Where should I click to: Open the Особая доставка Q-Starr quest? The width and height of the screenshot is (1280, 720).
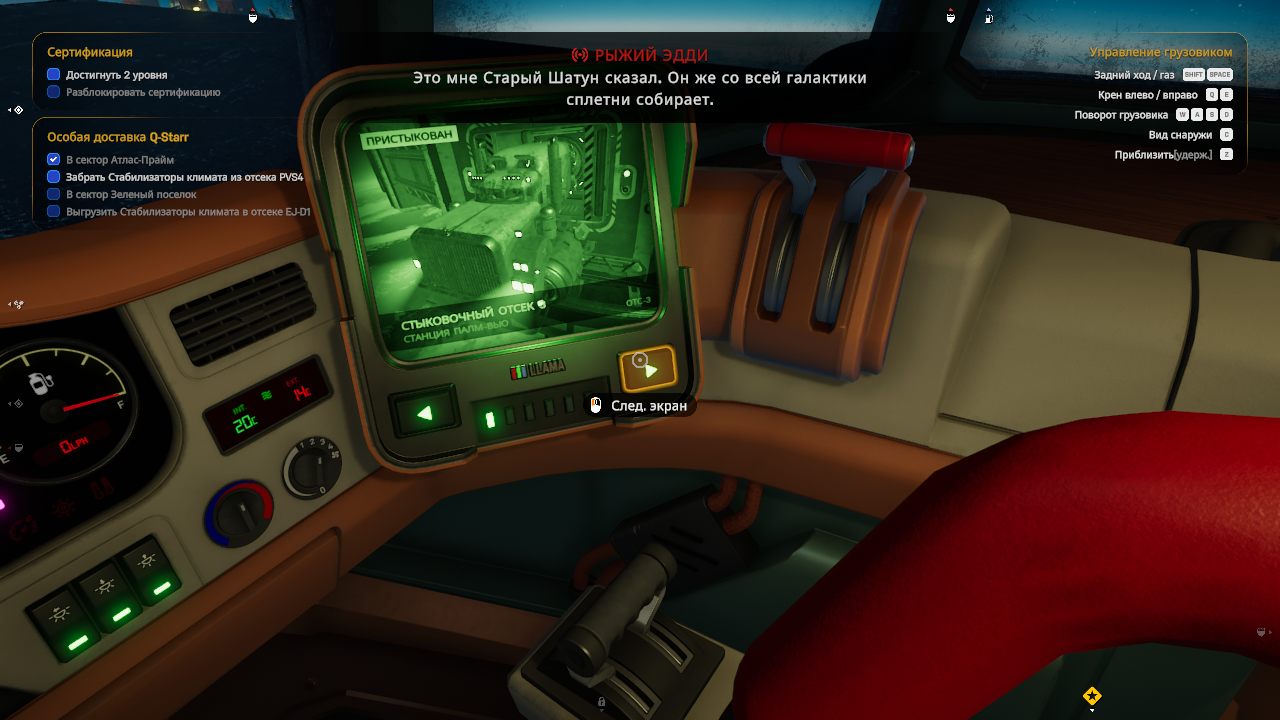point(118,137)
